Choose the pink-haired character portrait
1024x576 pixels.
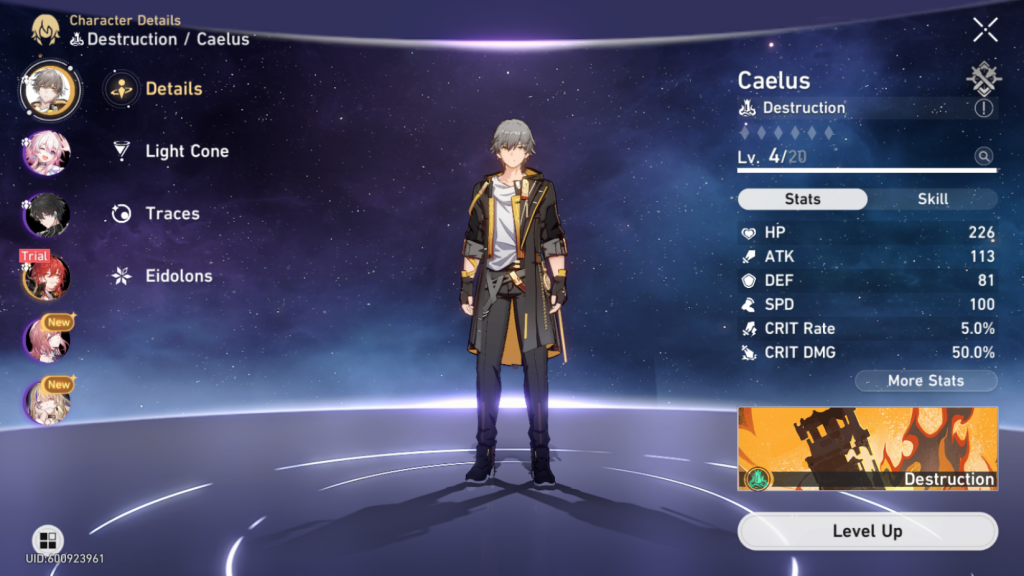[46, 152]
